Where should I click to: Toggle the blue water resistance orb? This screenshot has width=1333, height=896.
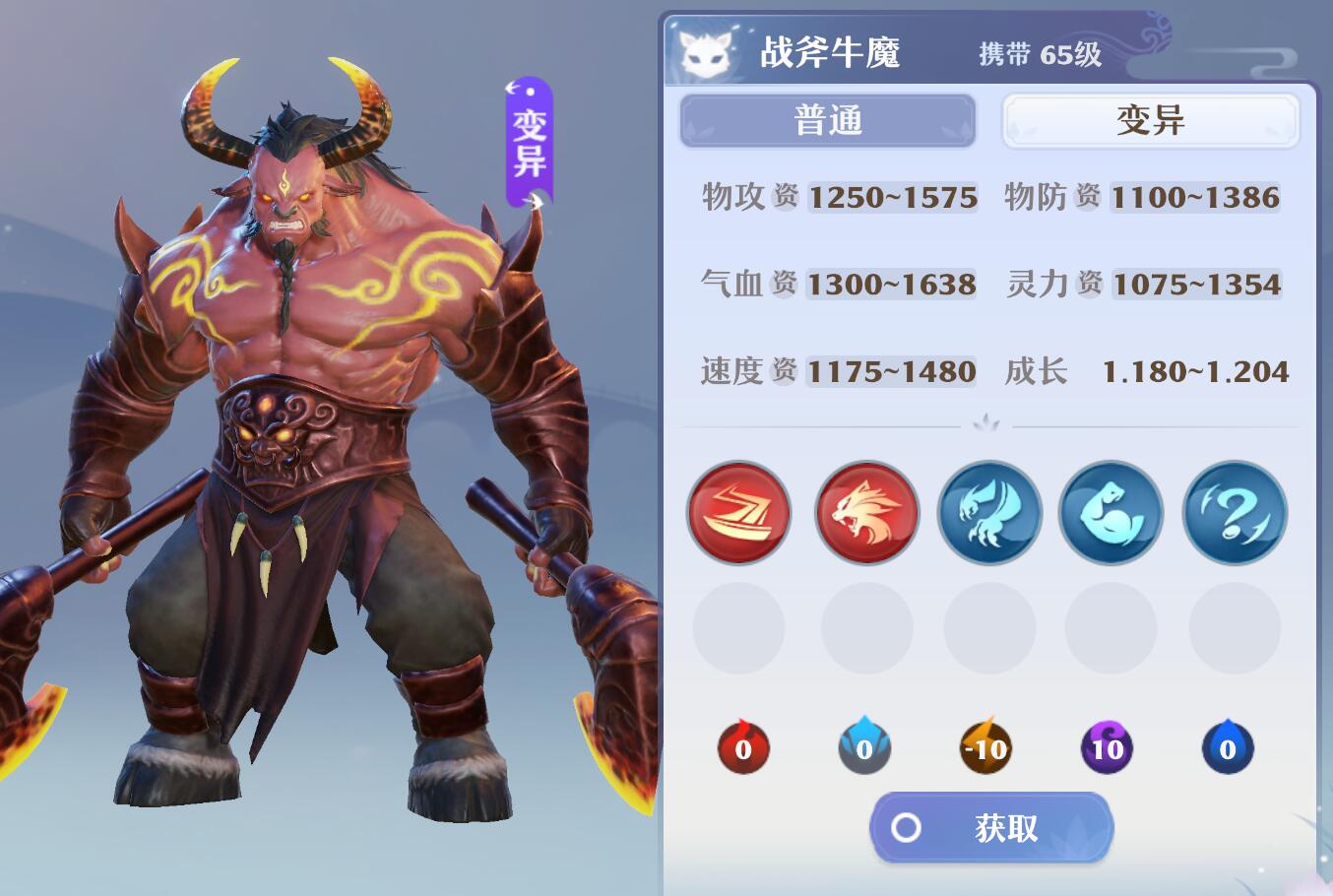pyautogui.click(x=864, y=747)
